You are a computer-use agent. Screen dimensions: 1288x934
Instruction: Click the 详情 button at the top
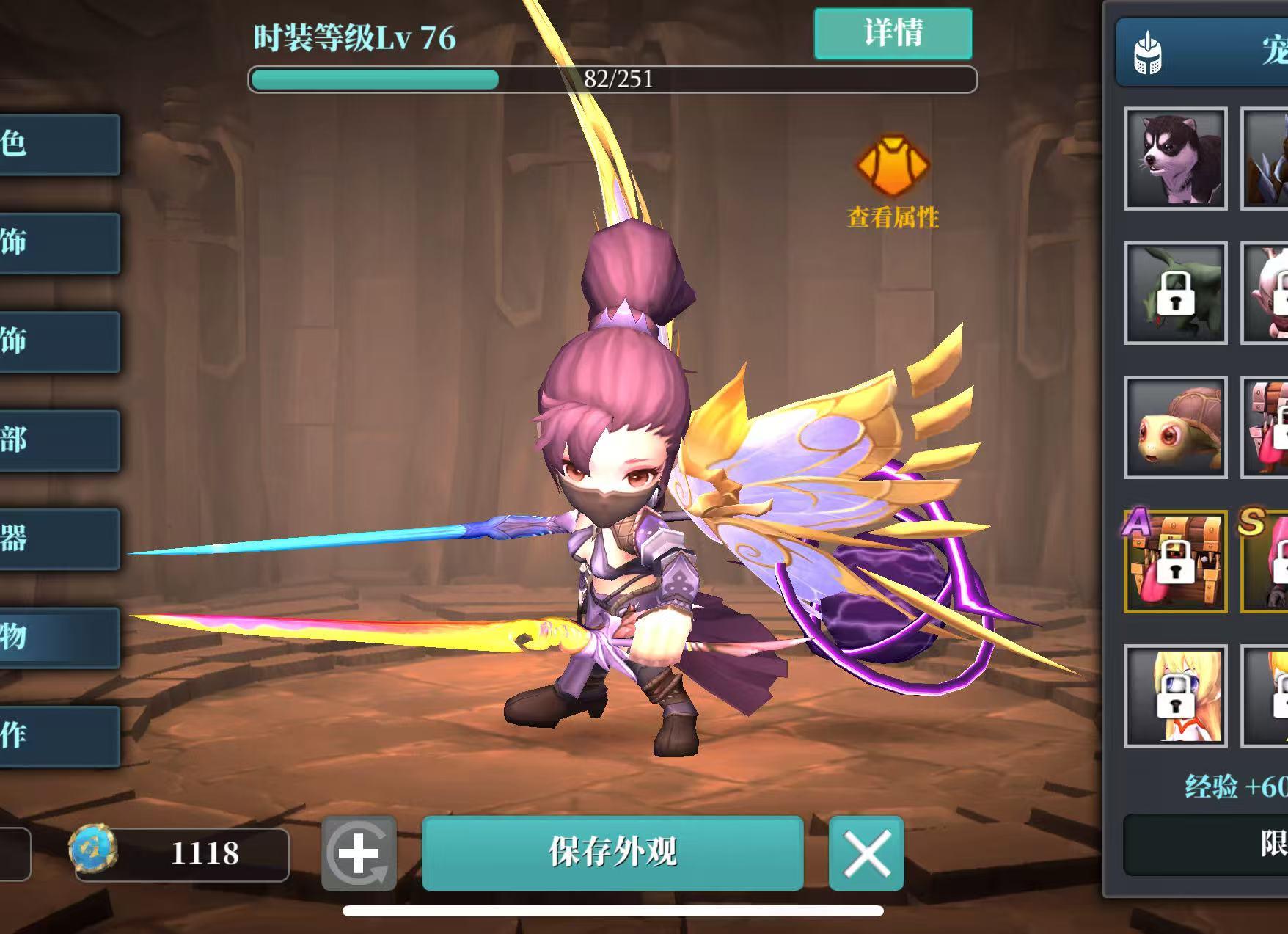(893, 34)
